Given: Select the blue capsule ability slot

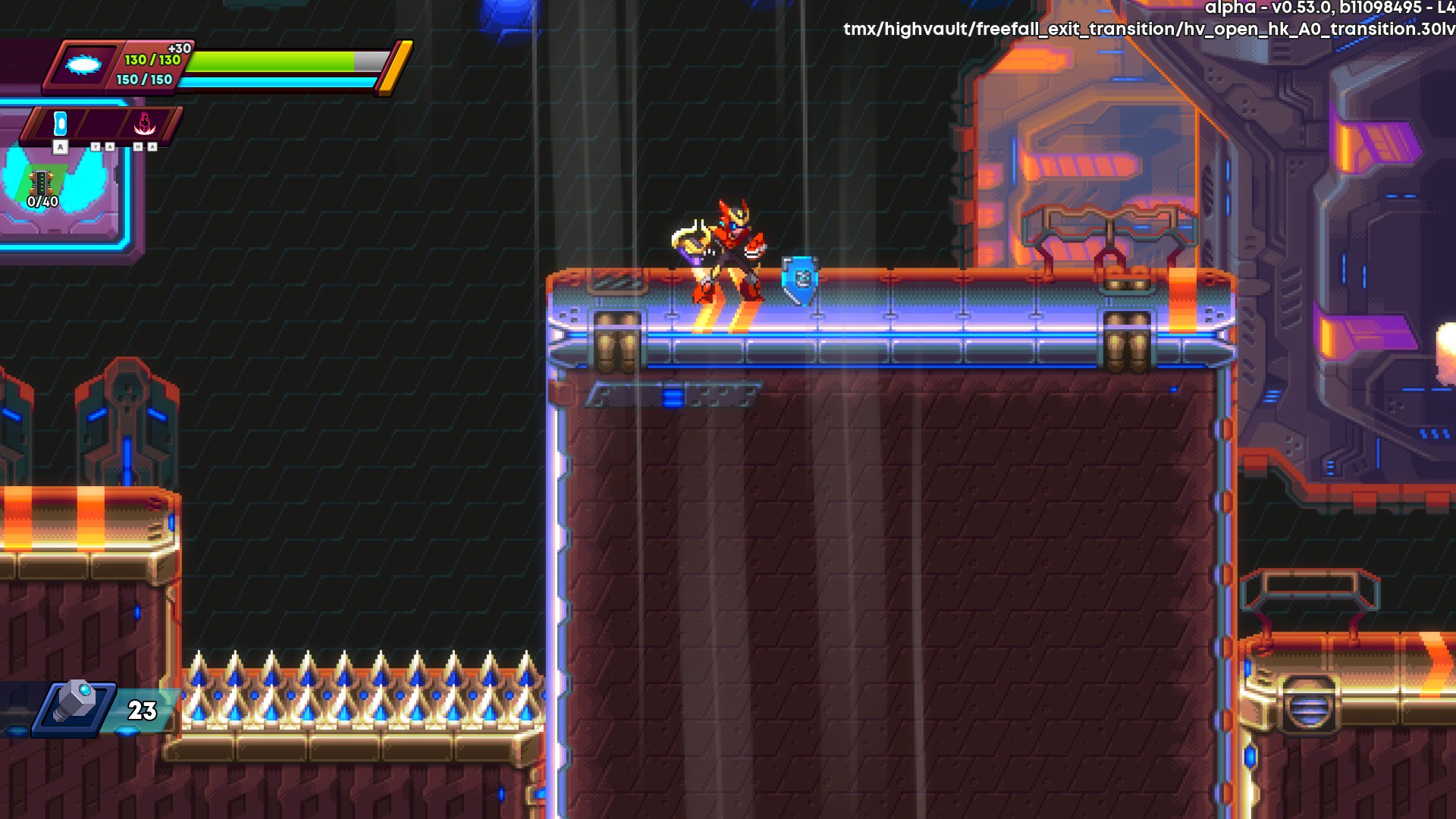Looking at the screenshot, I should click(61, 124).
